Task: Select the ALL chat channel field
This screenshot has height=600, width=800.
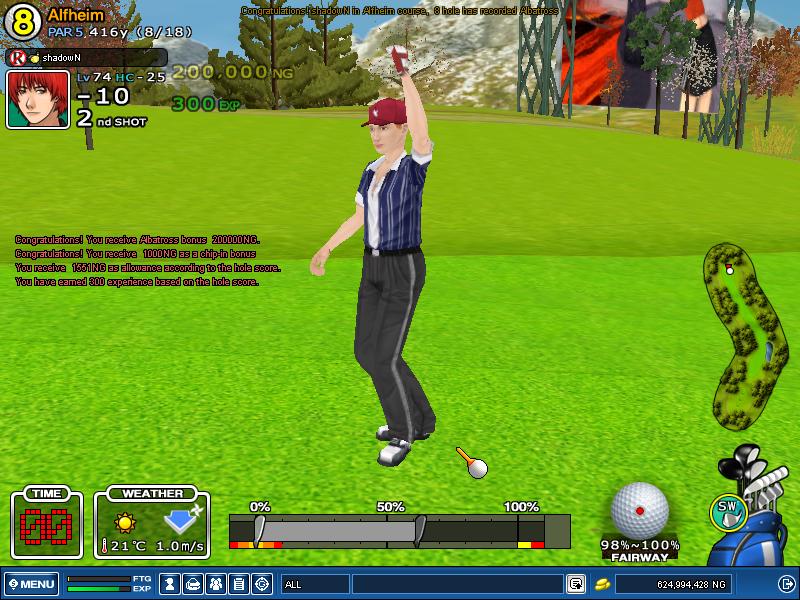Action: point(314,584)
